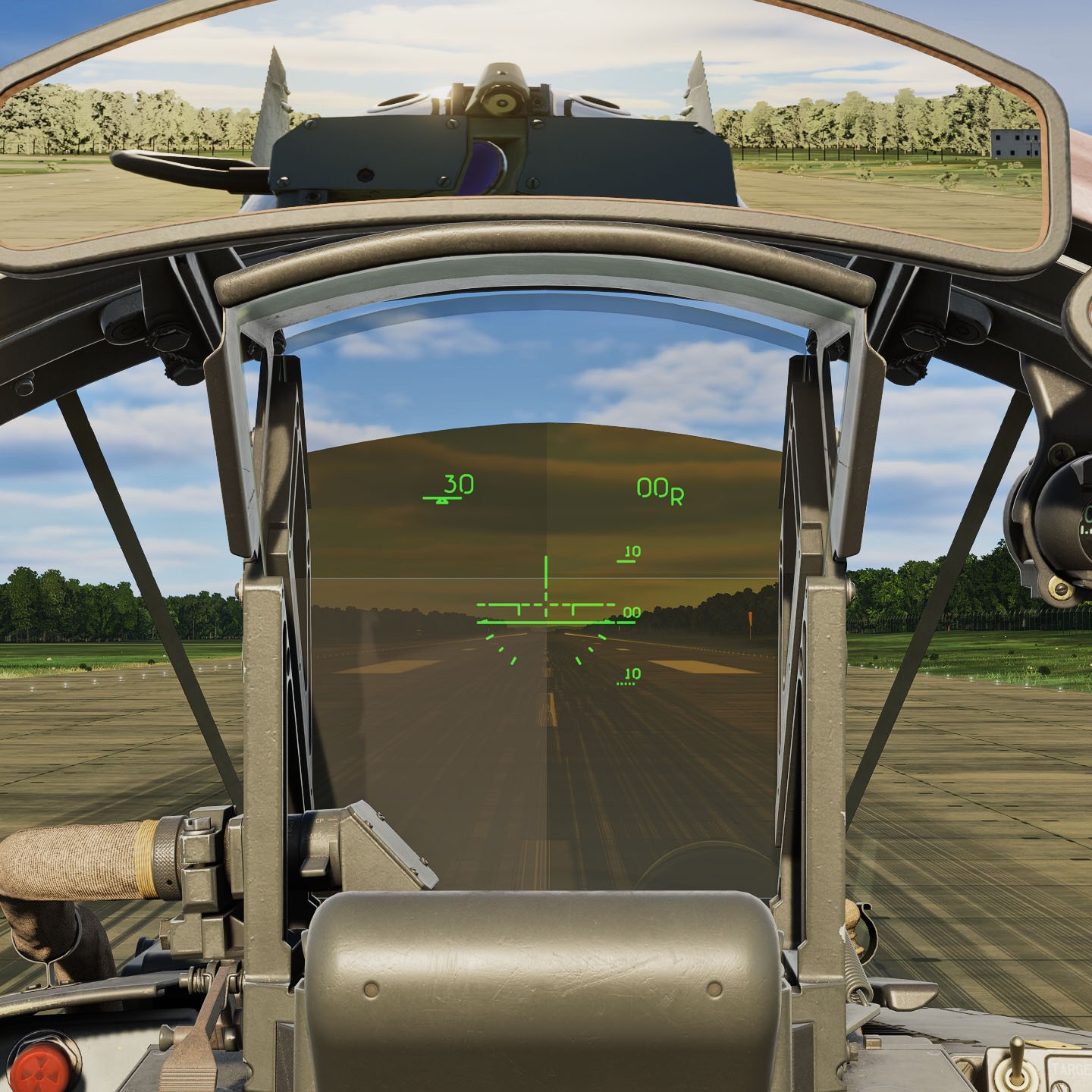The width and height of the screenshot is (1092, 1092).
Task: Flip the toggle switch beside the TARGET panel
Action: tap(1016, 1062)
